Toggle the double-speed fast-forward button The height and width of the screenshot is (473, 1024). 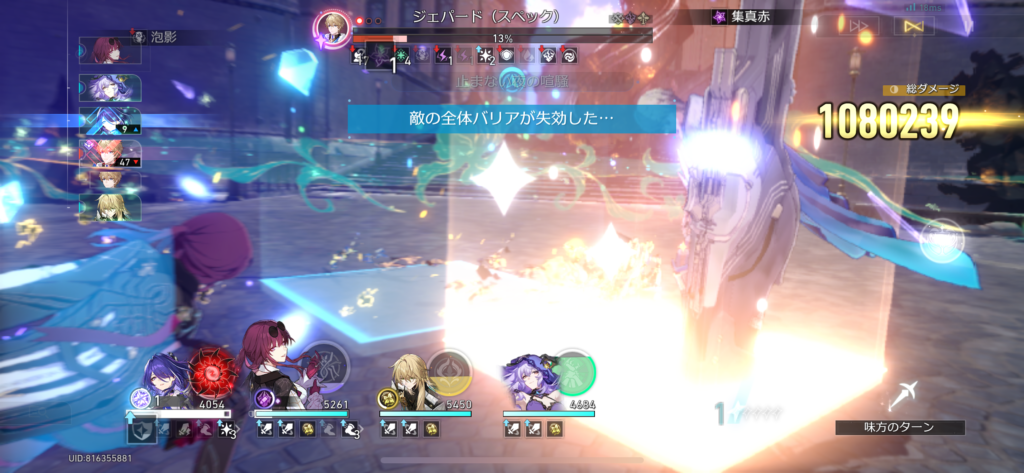tap(862, 25)
